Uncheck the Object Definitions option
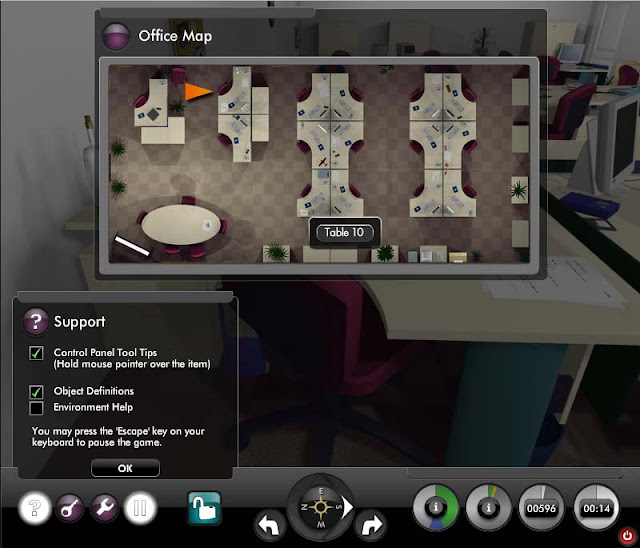 click(37, 391)
